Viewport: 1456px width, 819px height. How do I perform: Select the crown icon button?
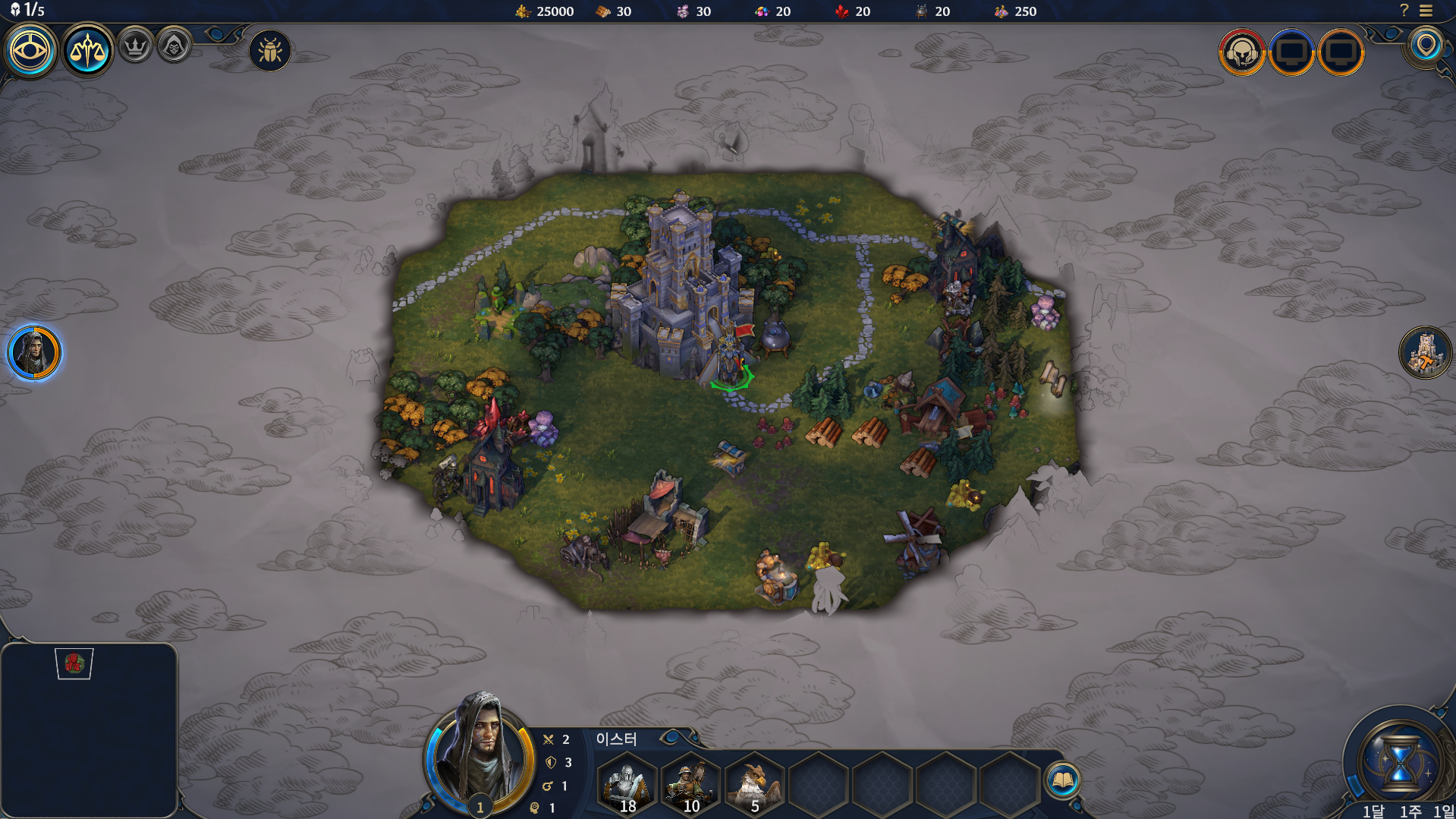(x=136, y=46)
